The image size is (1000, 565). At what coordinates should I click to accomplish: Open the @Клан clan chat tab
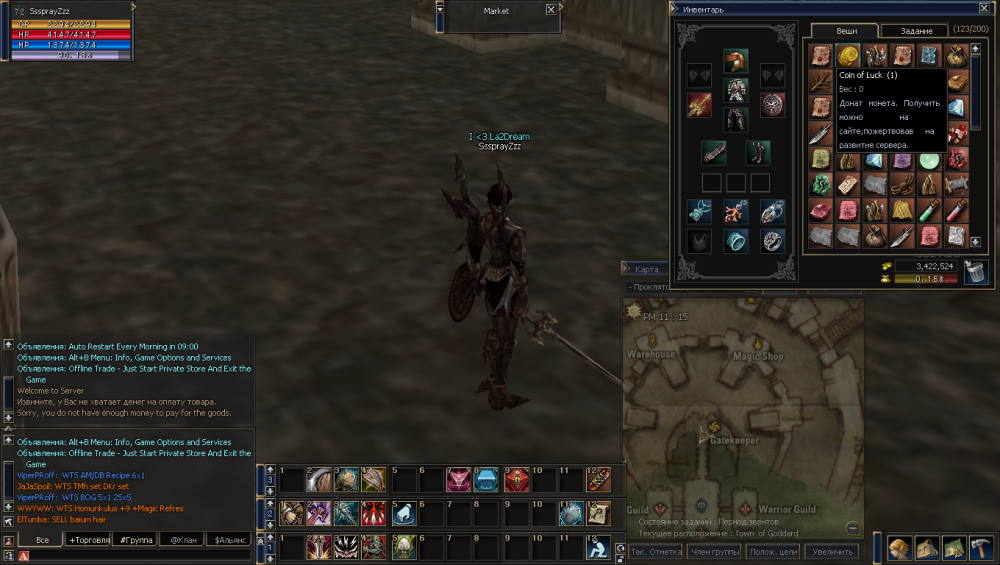pos(182,540)
